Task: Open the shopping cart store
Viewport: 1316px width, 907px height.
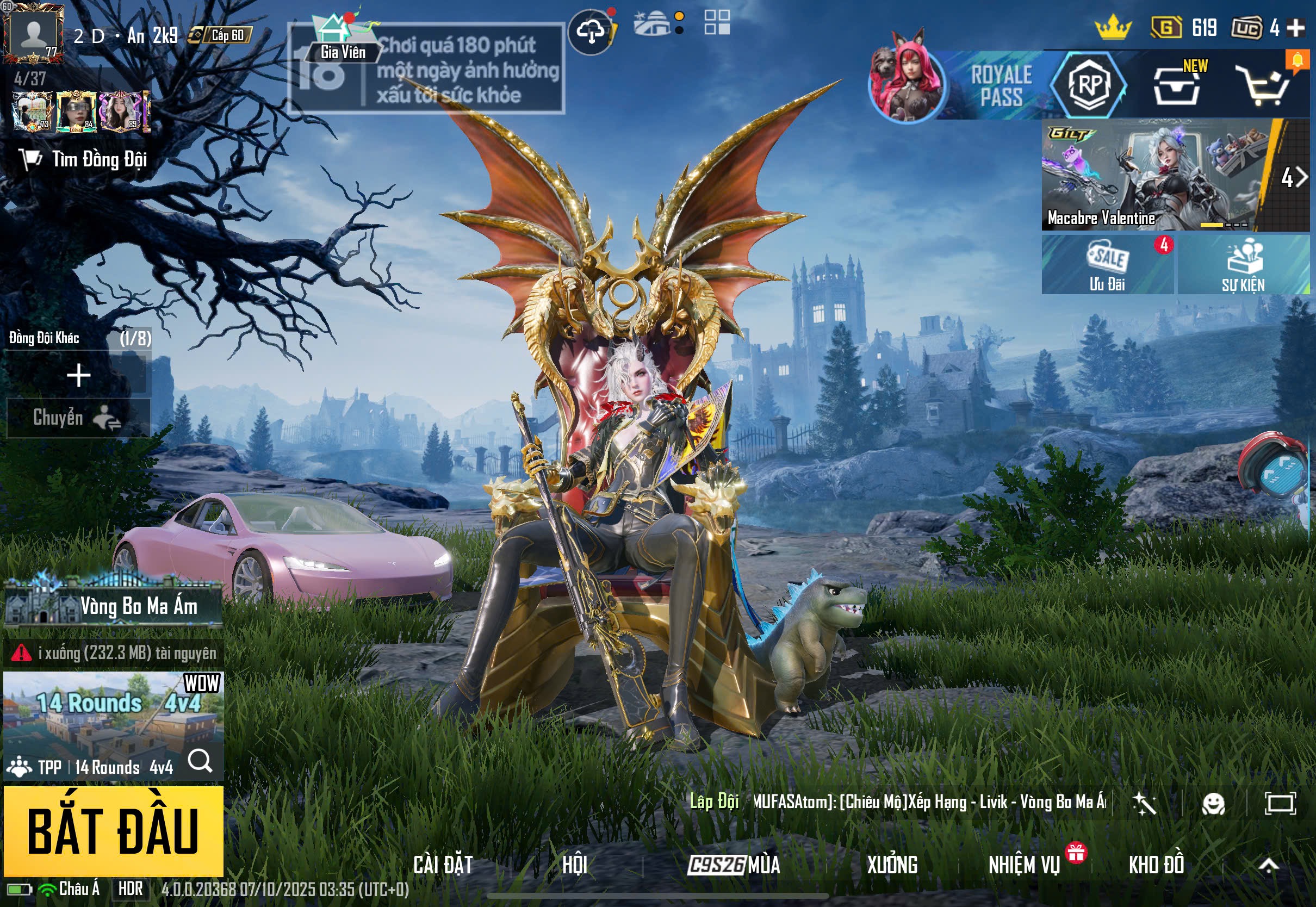Action: [x=1265, y=86]
